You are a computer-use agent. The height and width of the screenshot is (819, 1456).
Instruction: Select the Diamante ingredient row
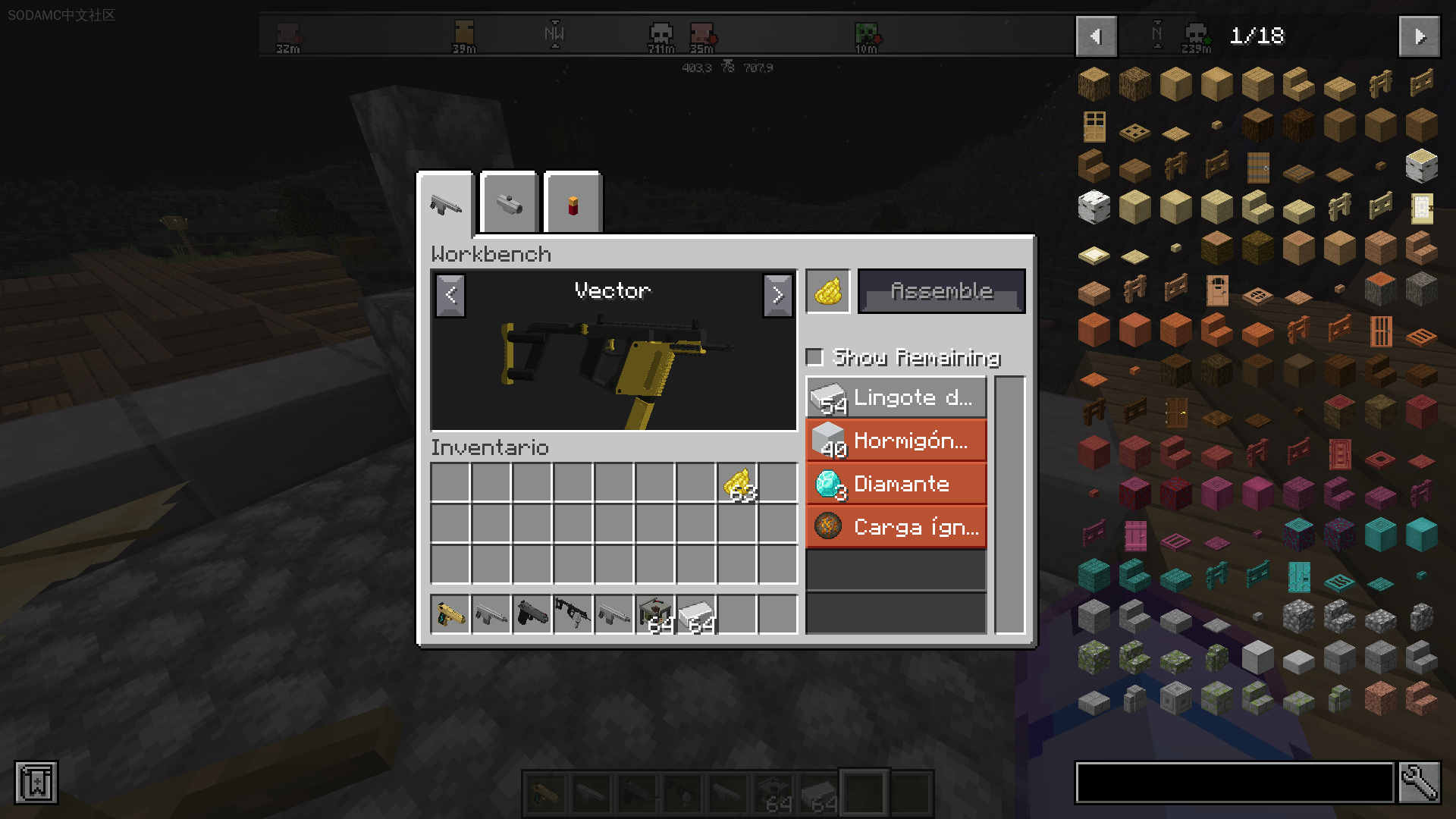pos(896,484)
